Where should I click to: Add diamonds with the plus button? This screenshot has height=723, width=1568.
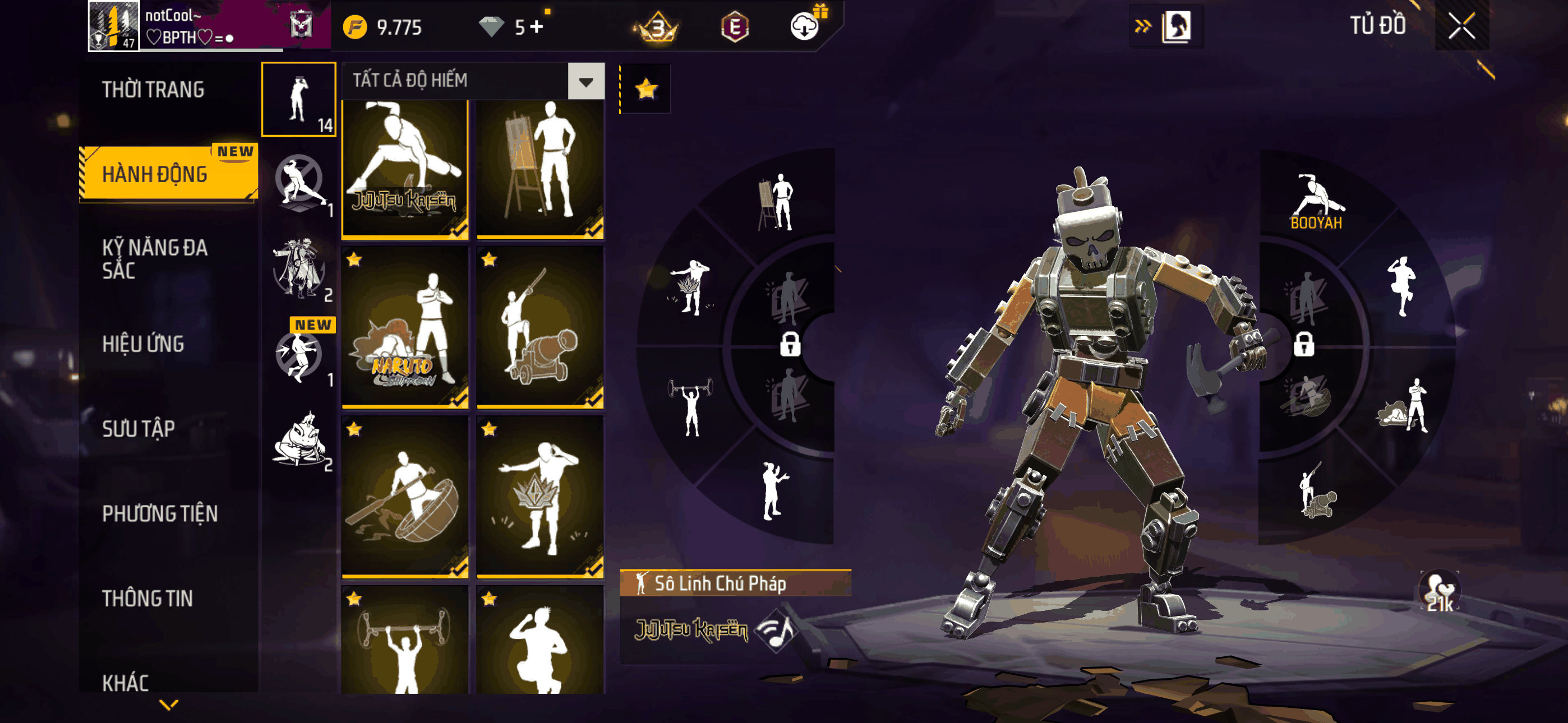pos(536,27)
